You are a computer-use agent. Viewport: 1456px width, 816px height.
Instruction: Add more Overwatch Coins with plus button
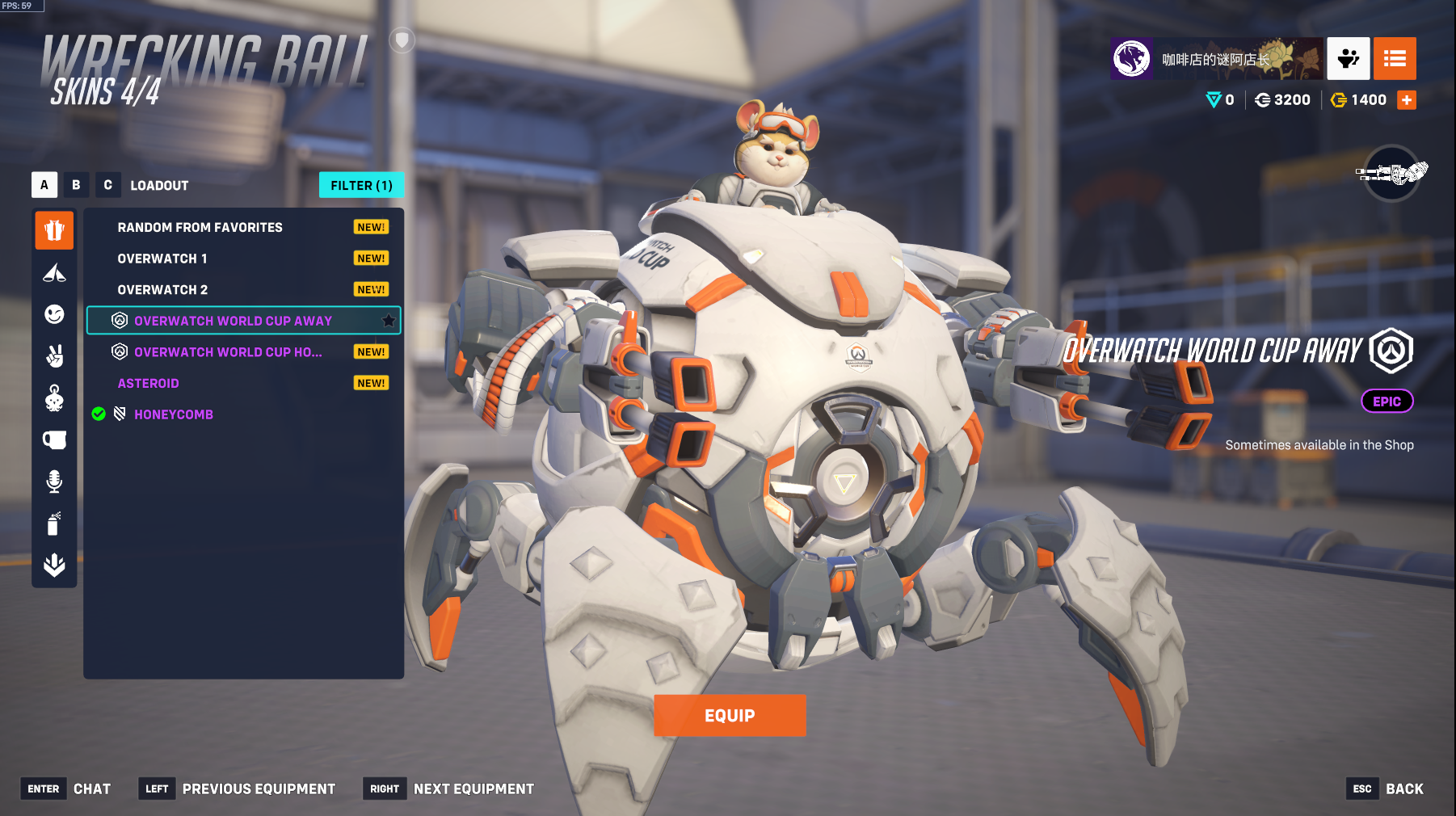click(1407, 100)
